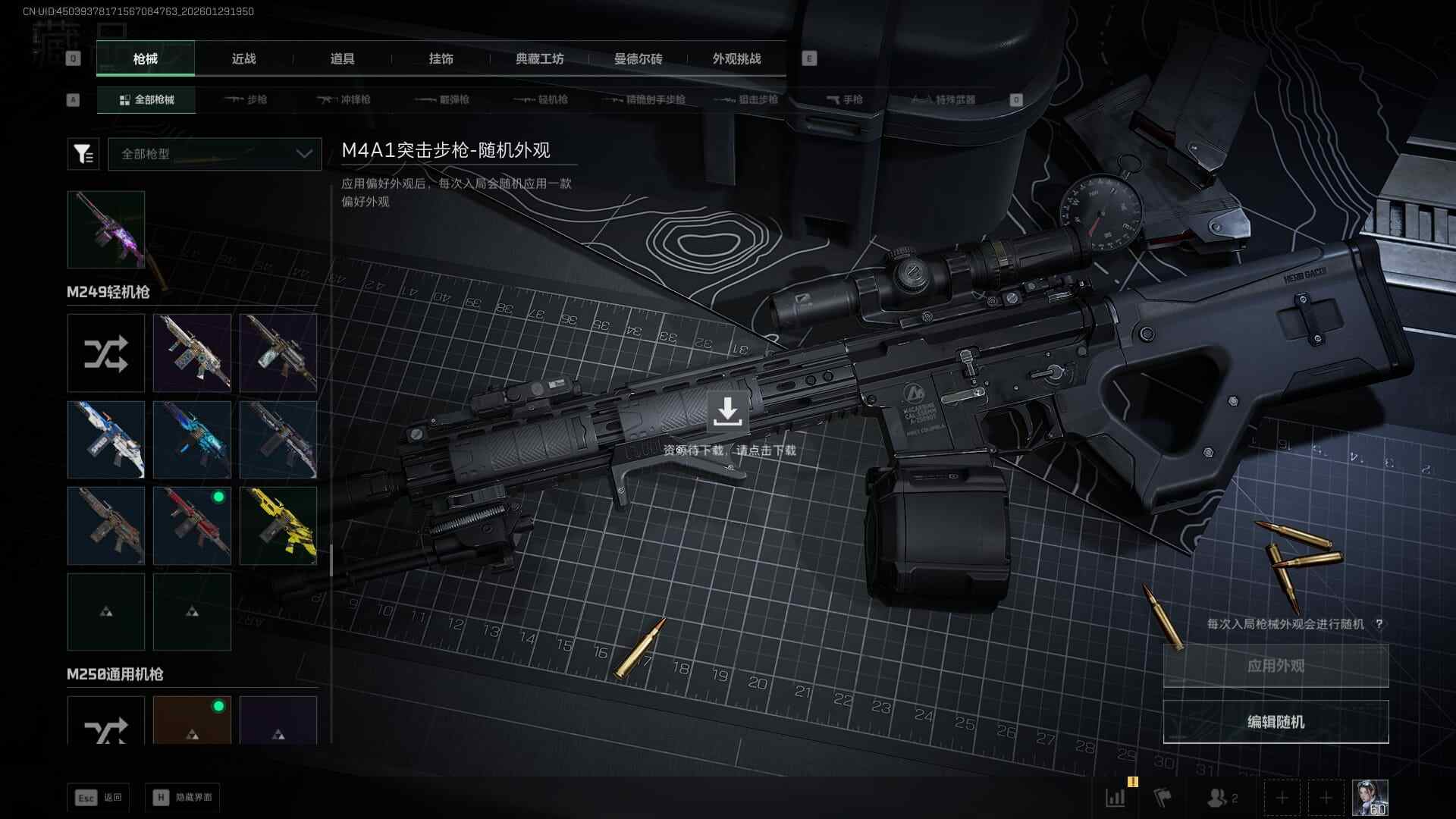Open the 全部枪型 weapon type dropdown

click(x=215, y=154)
